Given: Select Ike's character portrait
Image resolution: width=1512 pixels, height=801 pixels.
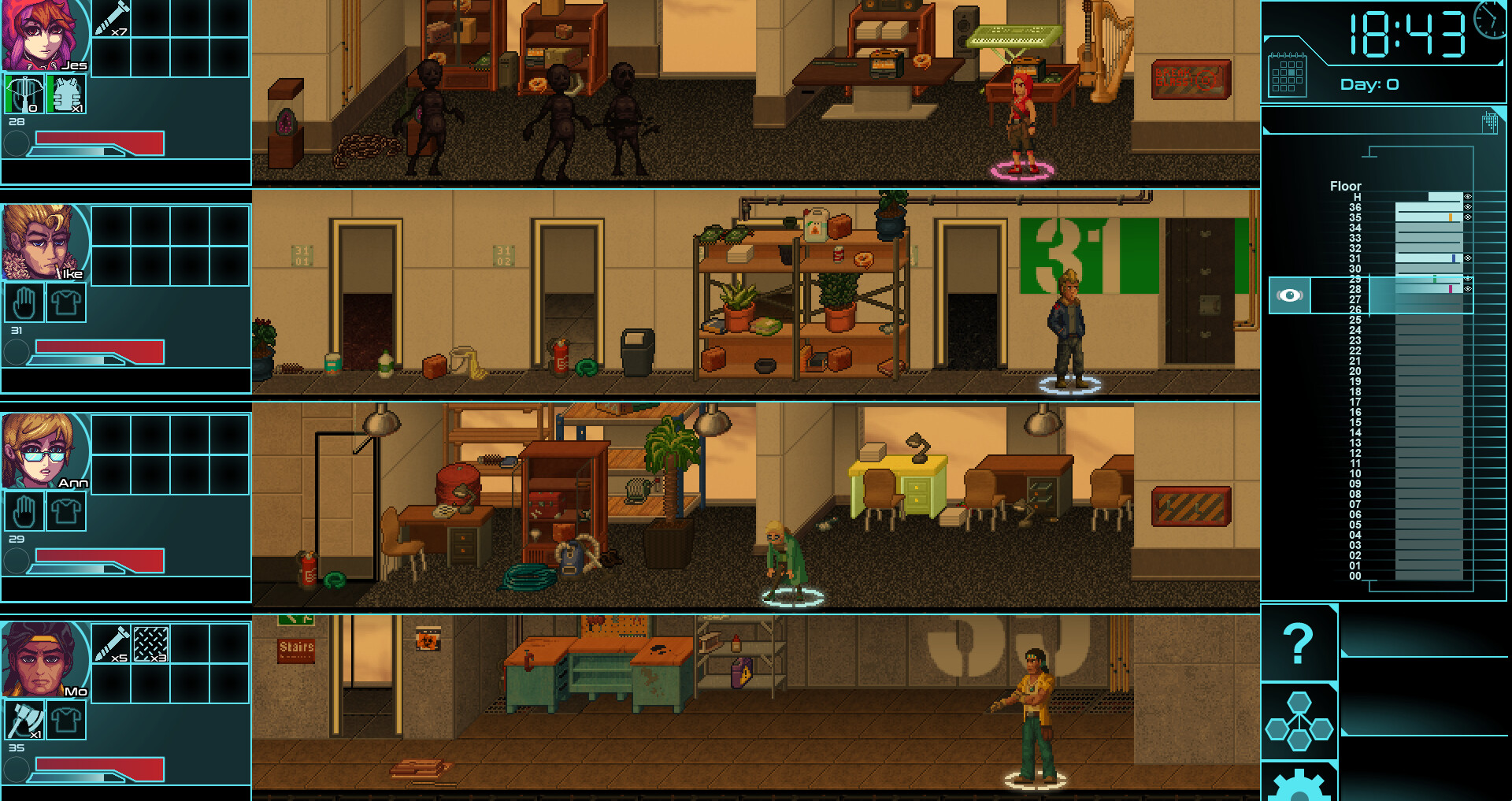Looking at the screenshot, I should tap(43, 240).
